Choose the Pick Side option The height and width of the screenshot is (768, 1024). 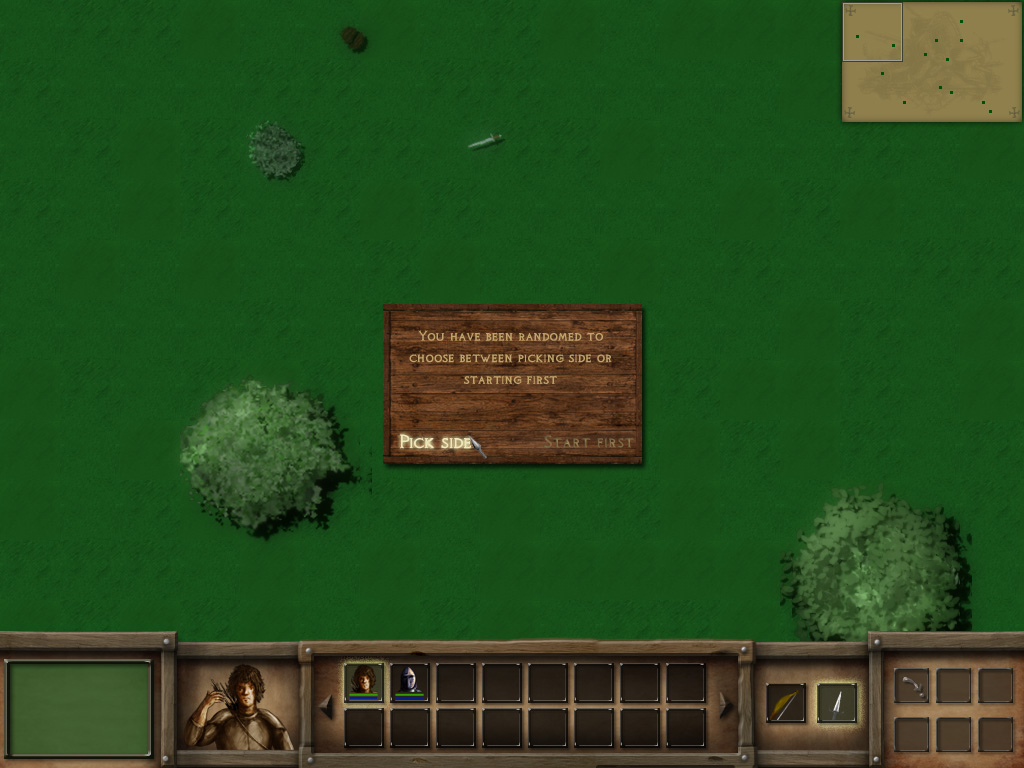[435, 442]
